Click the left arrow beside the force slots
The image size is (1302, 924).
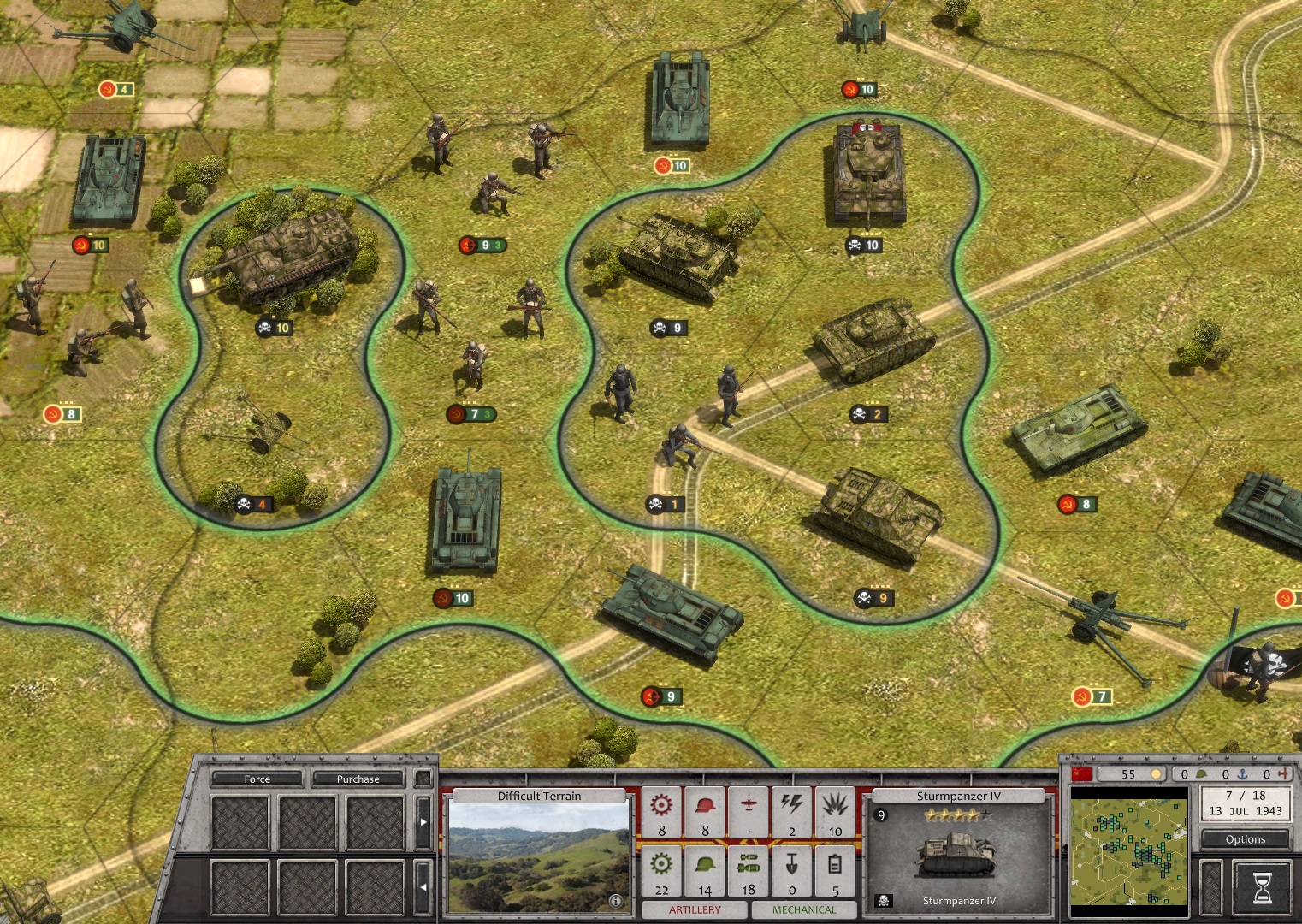[x=423, y=887]
